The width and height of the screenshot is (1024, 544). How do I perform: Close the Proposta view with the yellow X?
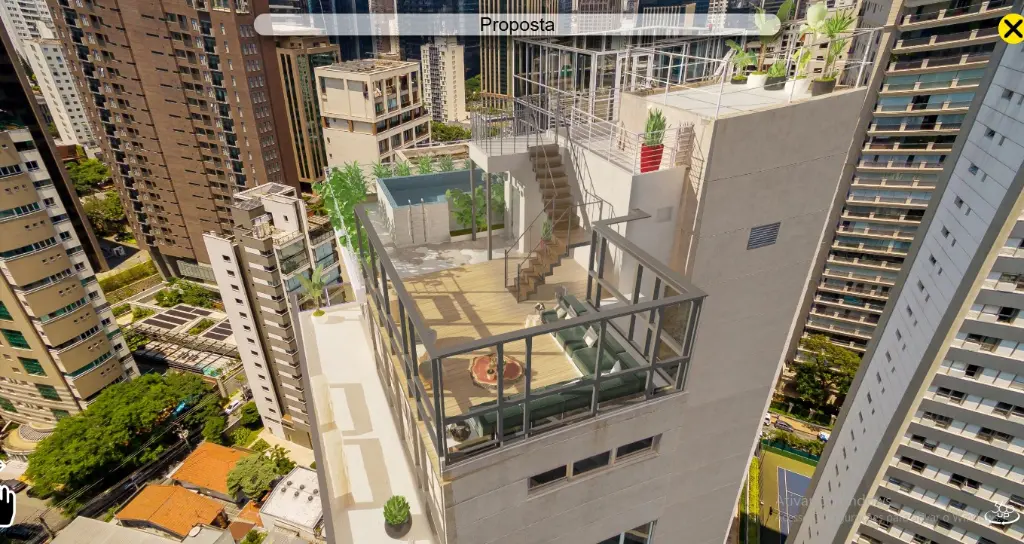coord(1011,28)
